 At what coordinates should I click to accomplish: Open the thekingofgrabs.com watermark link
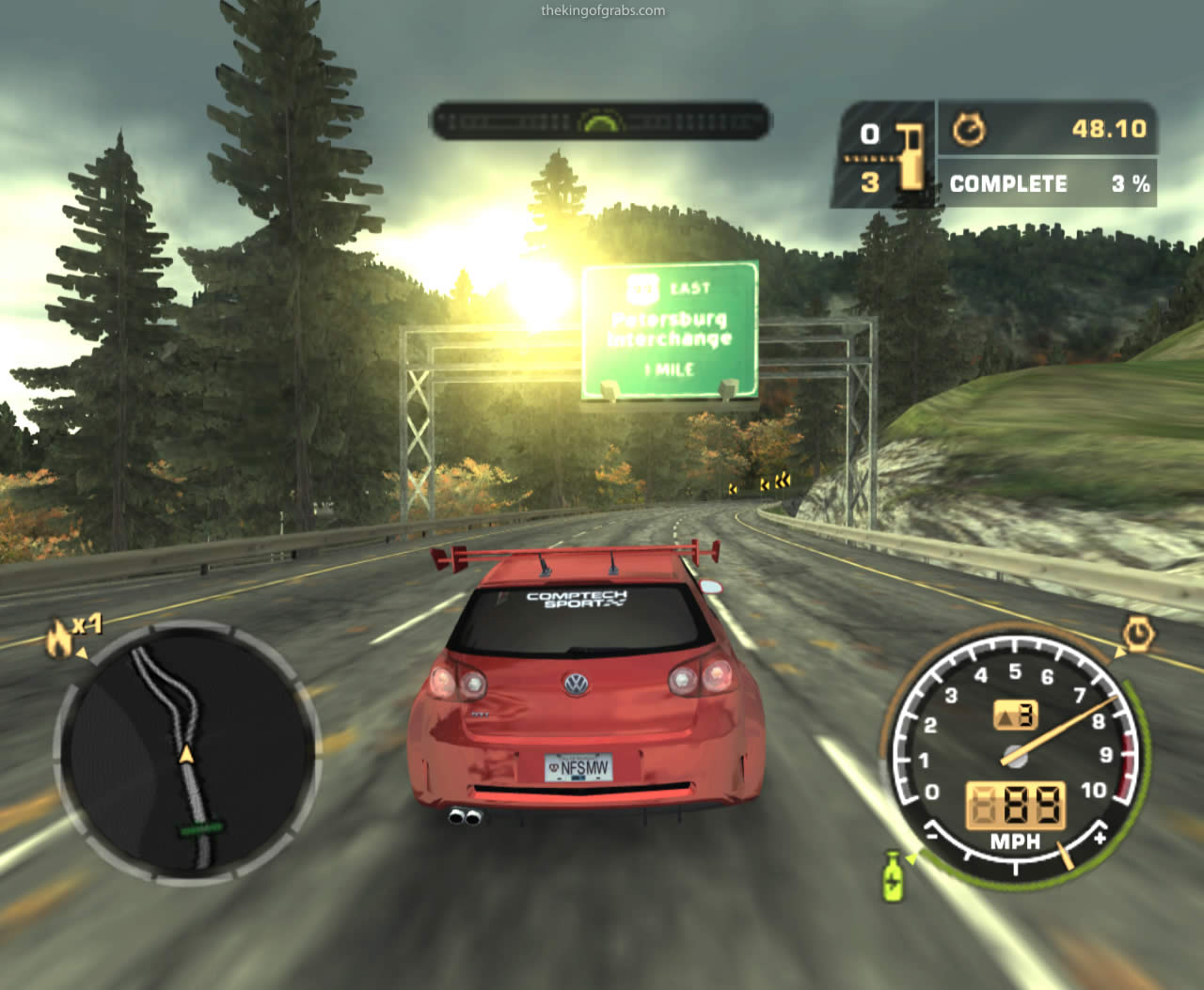coord(603,11)
